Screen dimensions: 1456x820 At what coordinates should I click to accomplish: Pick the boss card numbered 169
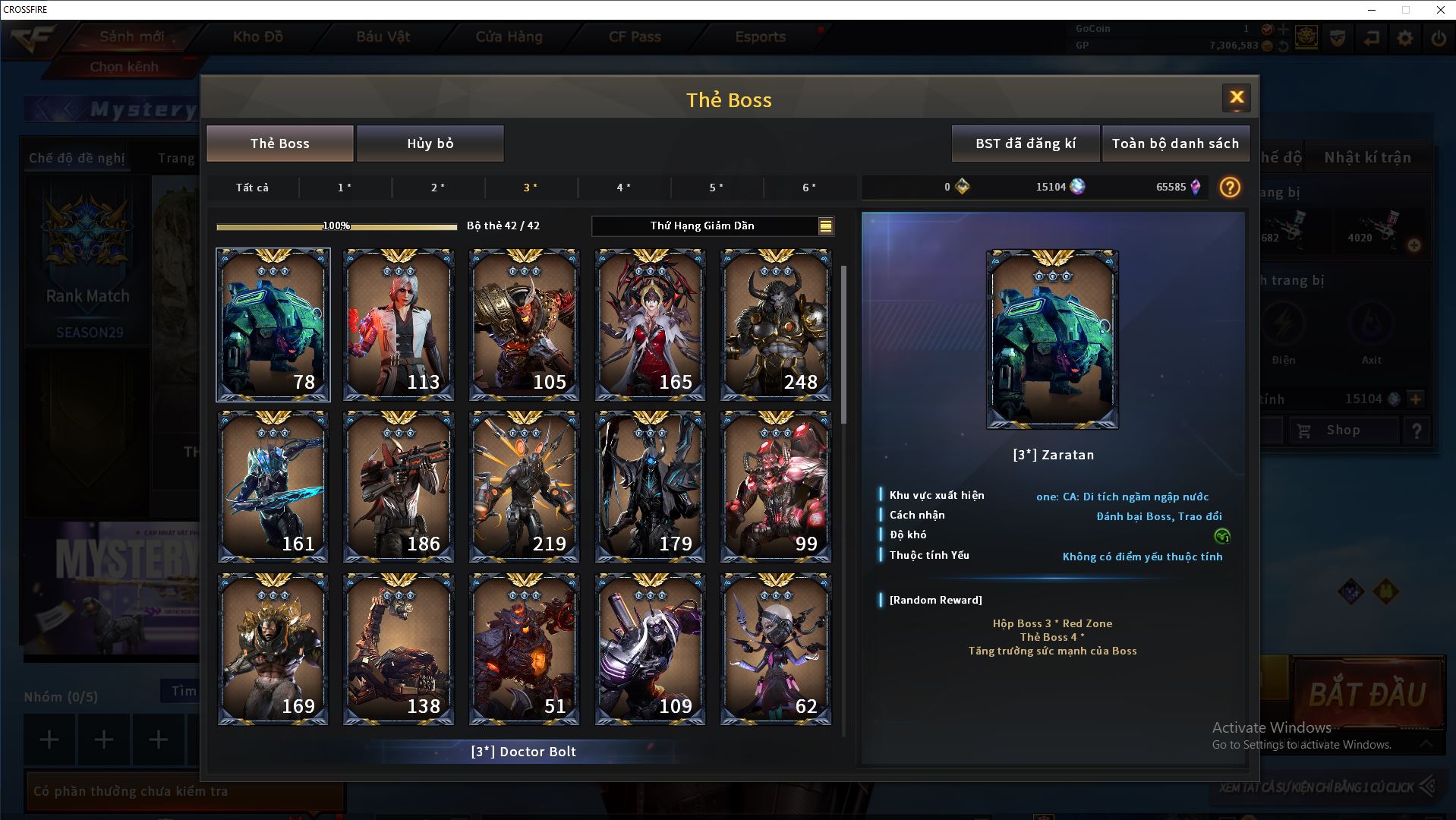click(273, 649)
